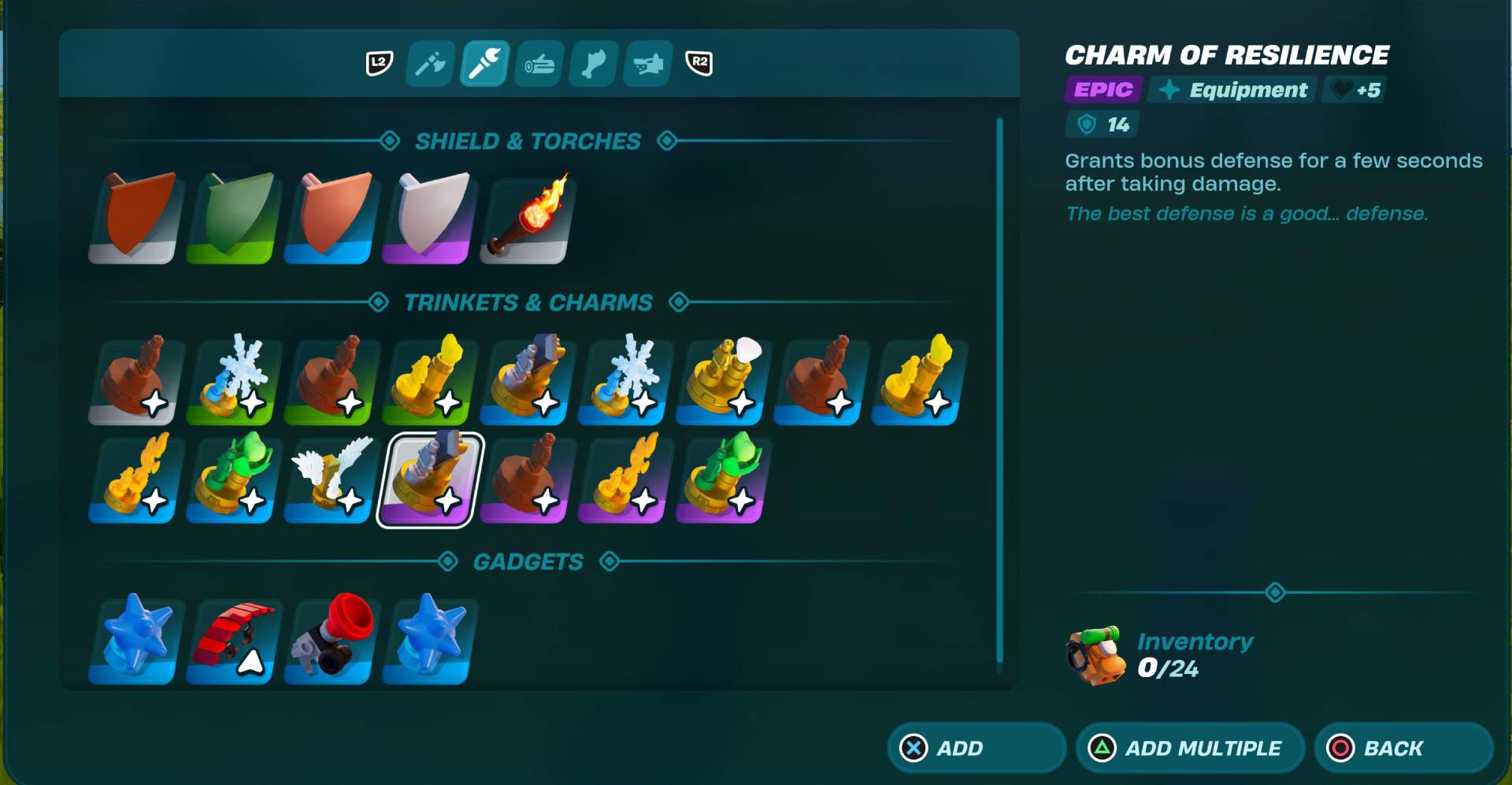
Task: Select the meat drumstick category icon
Action: [x=592, y=64]
